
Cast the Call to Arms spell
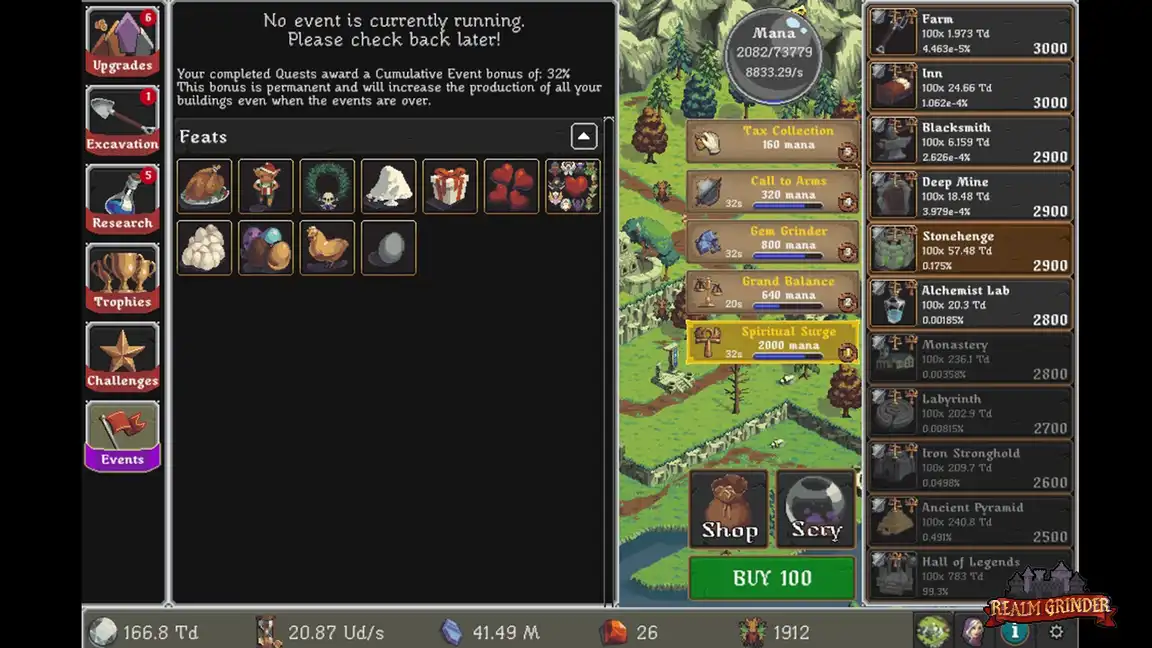[x=772, y=192]
